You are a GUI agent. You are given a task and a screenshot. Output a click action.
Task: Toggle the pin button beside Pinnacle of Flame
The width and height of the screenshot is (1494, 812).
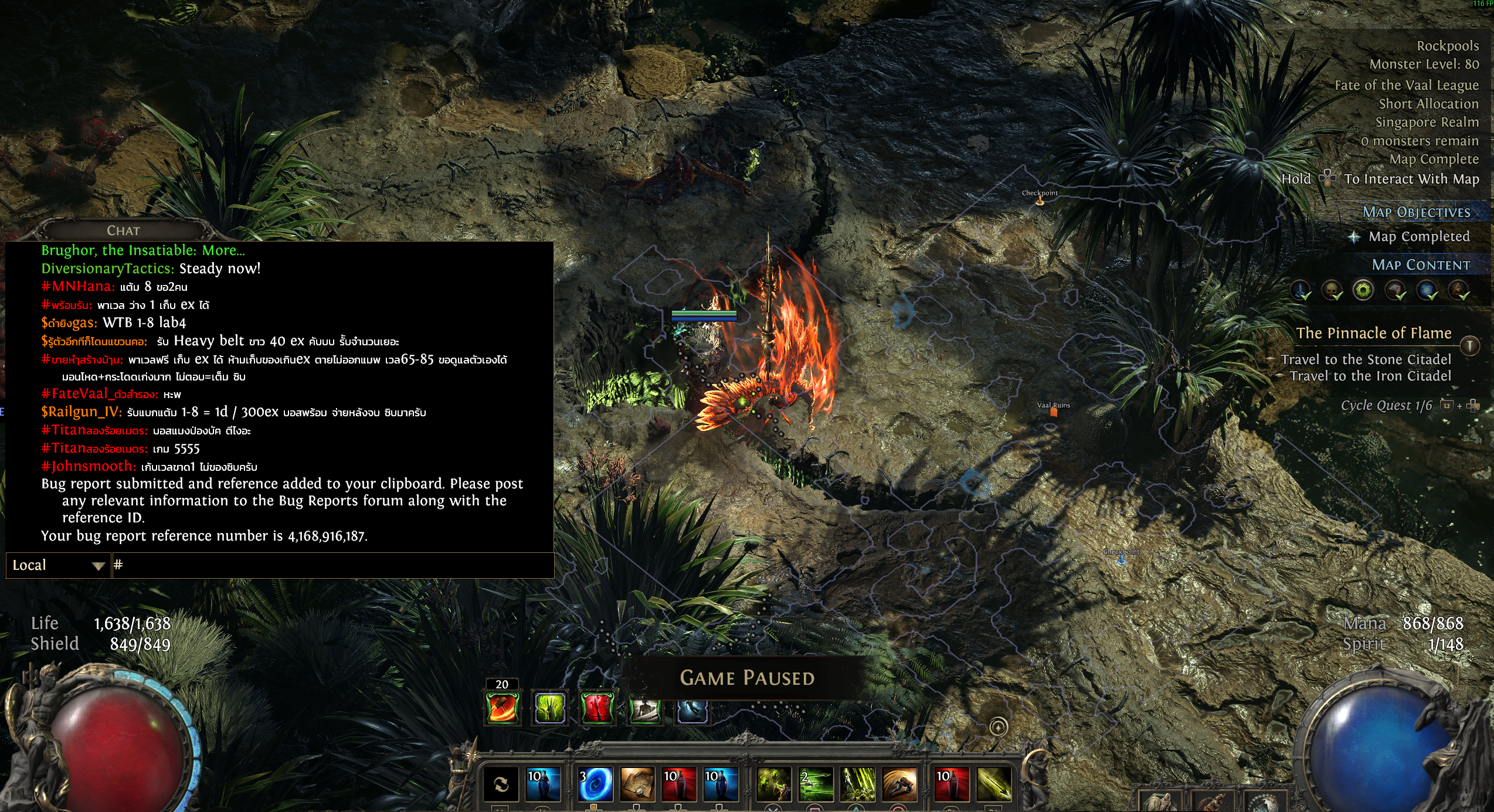[x=1469, y=345]
